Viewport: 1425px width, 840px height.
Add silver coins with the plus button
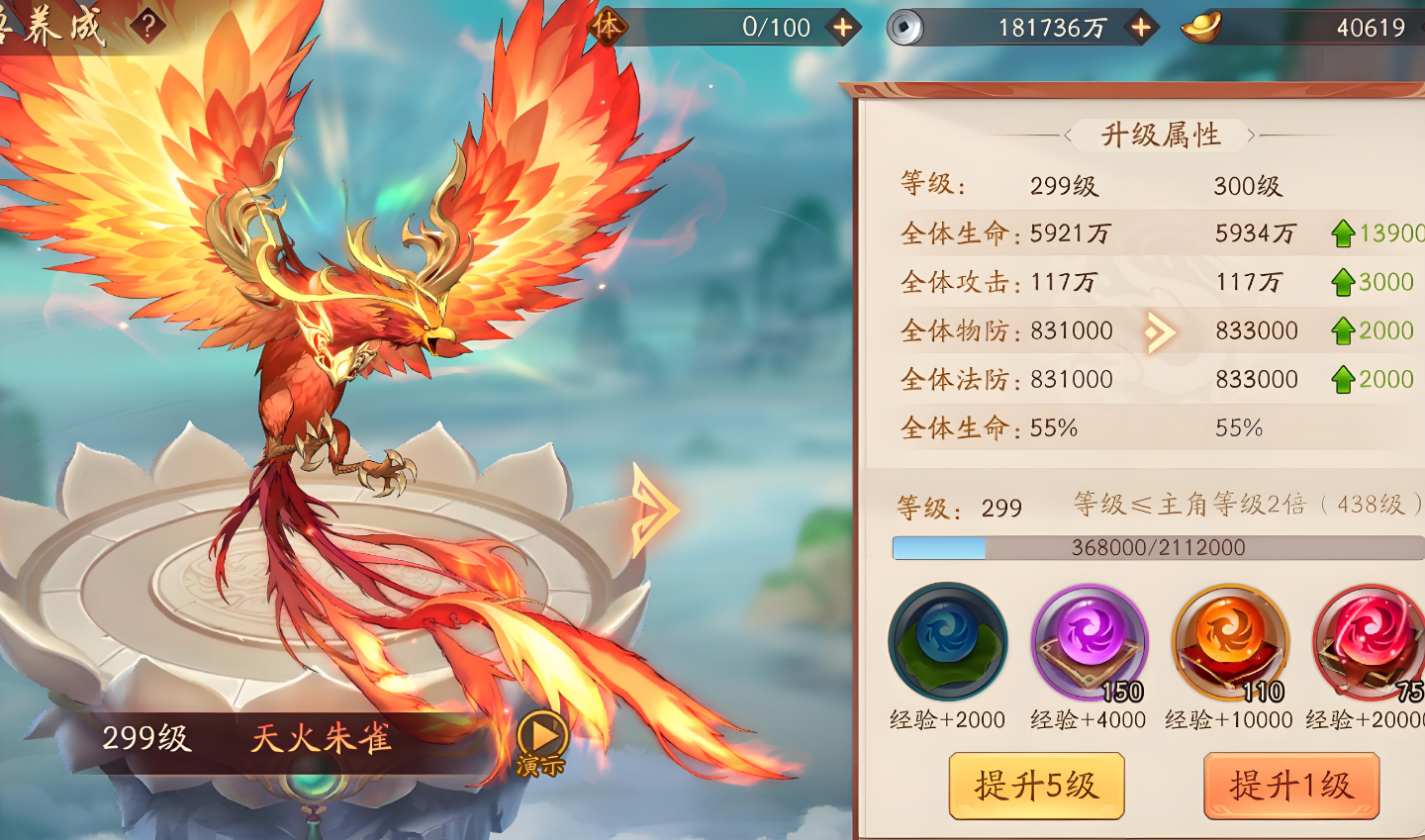tap(1141, 28)
